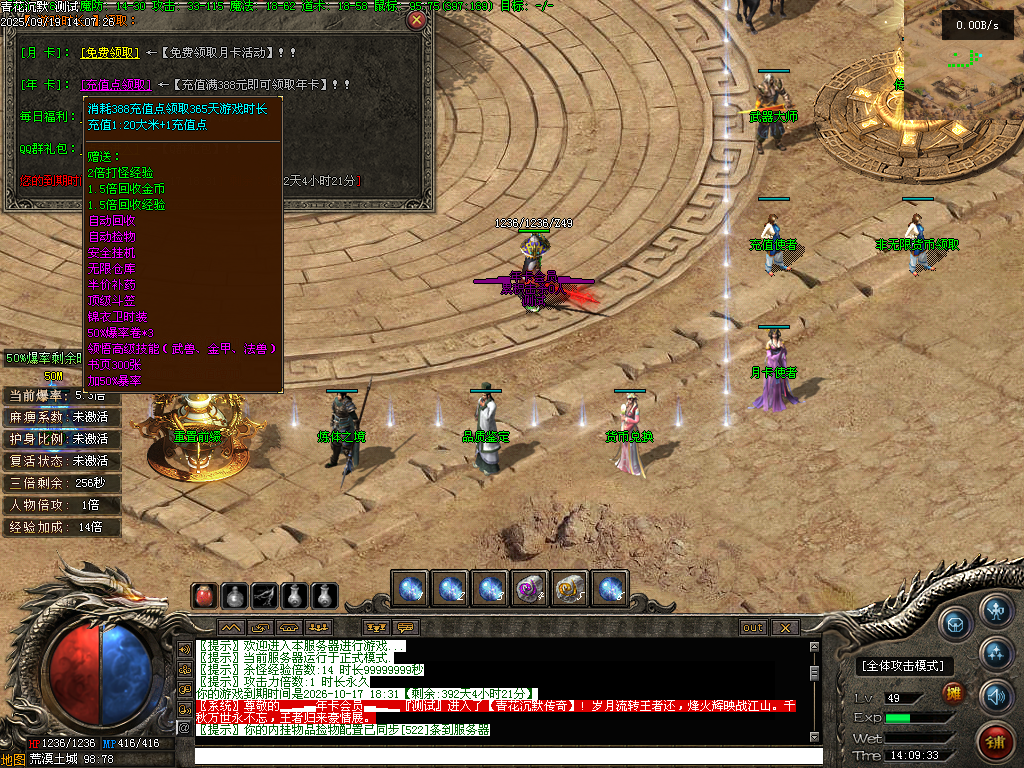
Task: Click the speaker sound button
Action: coord(996,695)
